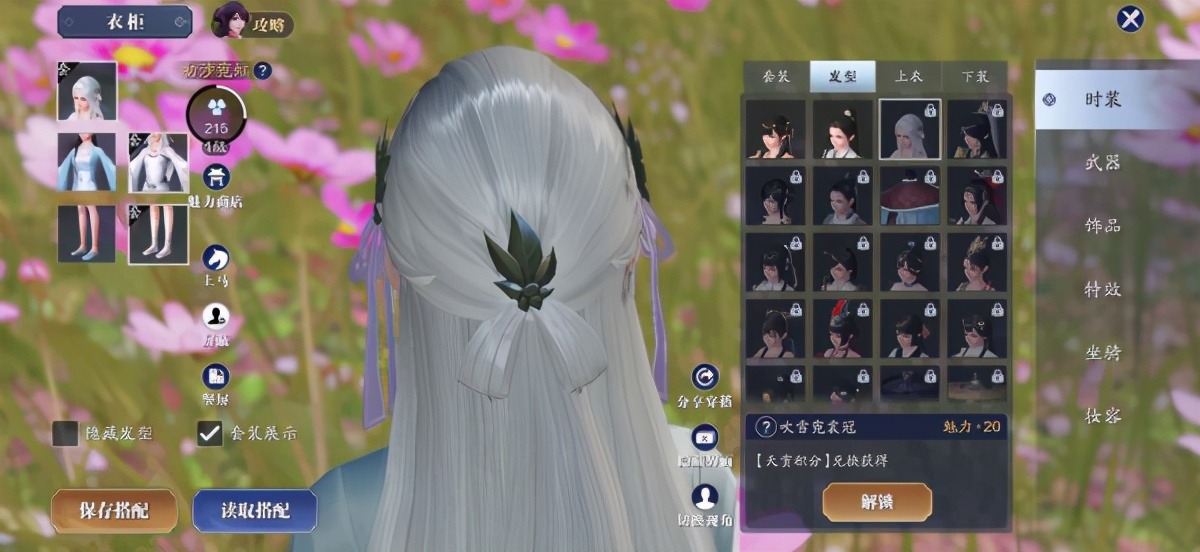
Task: Open the 饰品 category
Action: [1103, 225]
